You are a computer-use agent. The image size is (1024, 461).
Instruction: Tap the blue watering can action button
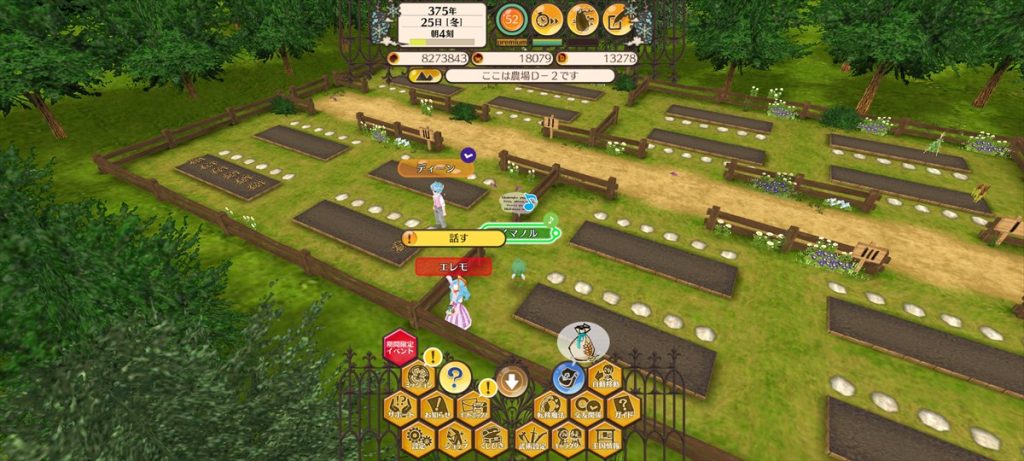569,377
